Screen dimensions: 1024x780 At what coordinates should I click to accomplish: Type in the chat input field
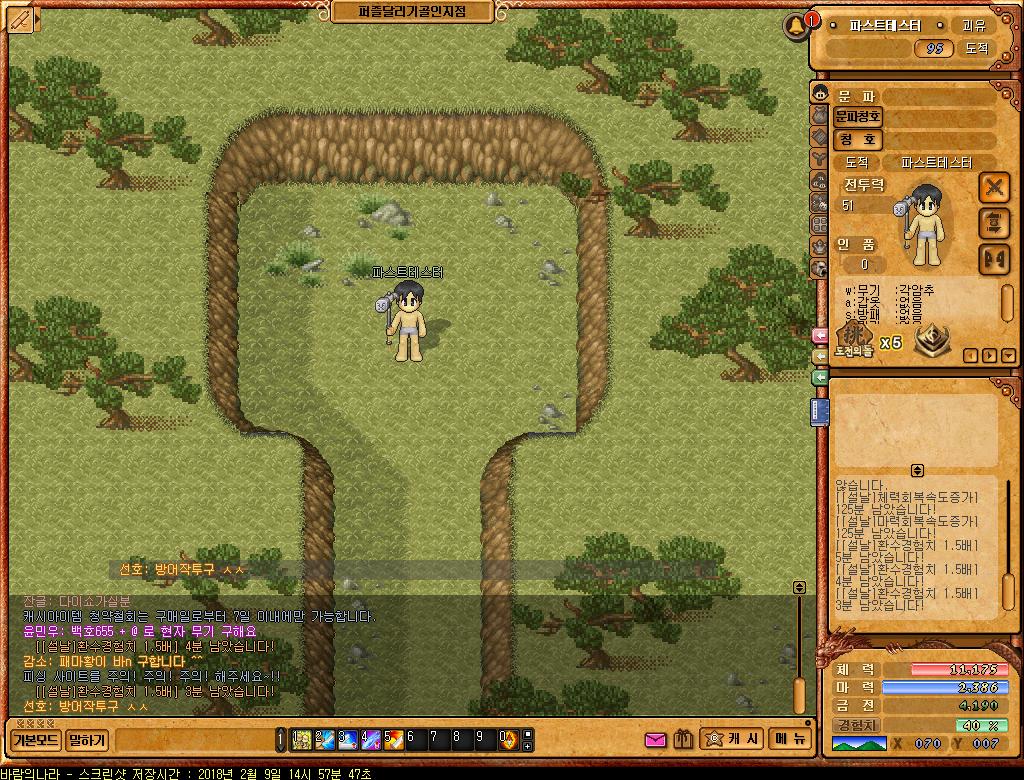click(193, 740)
